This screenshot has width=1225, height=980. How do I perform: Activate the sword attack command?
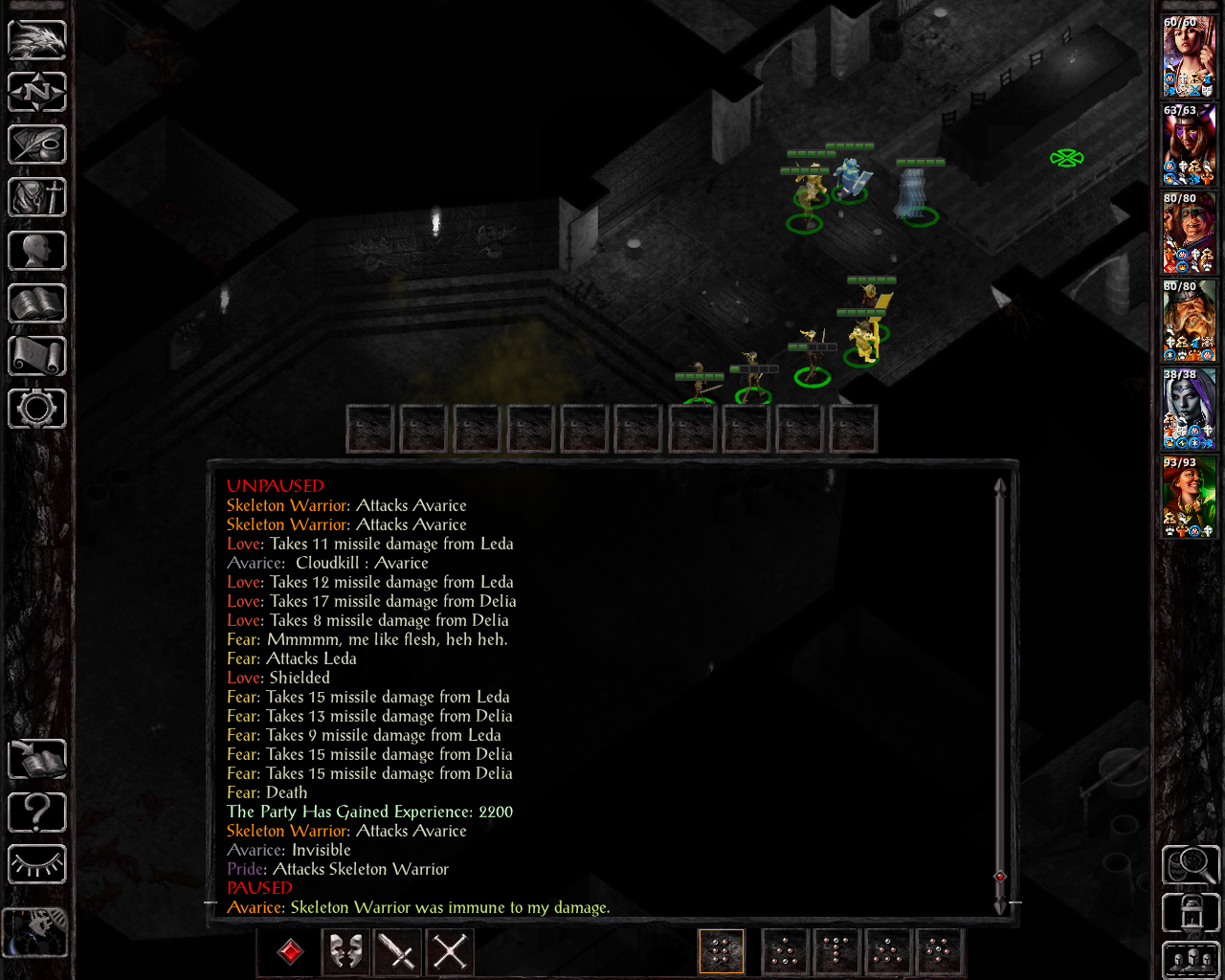(x=397, y=952)
